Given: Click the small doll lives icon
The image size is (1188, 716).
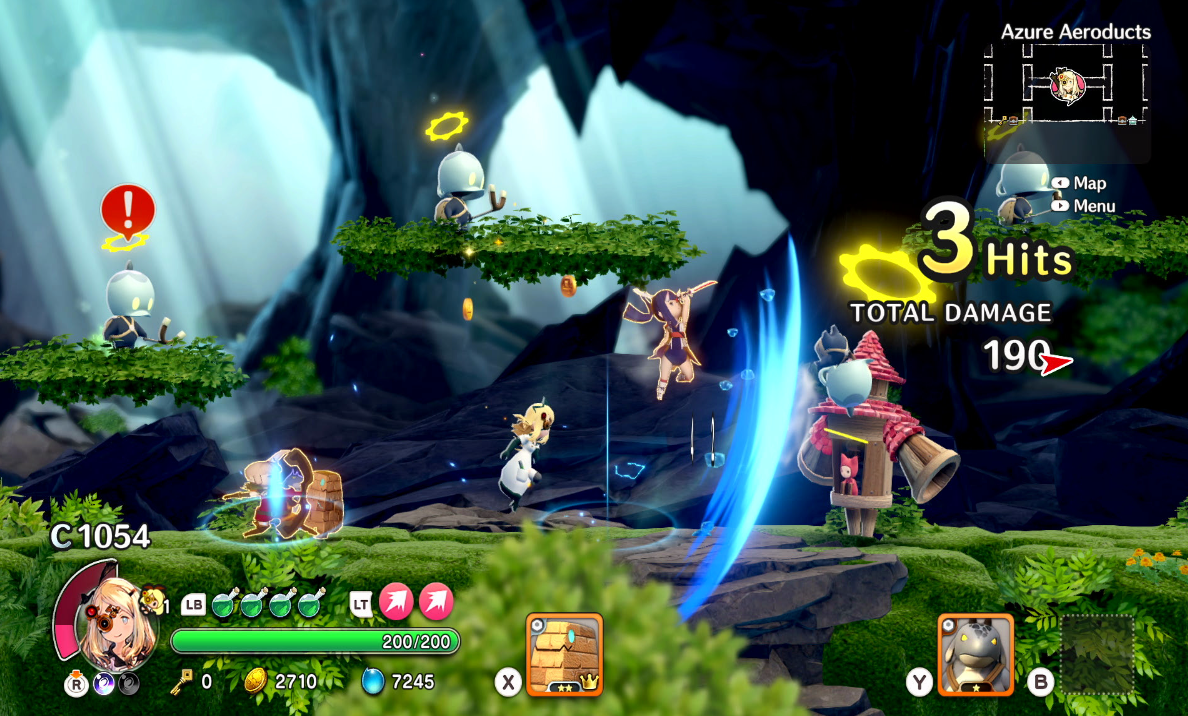Looking at the screenshot, I should click(152, 599).
